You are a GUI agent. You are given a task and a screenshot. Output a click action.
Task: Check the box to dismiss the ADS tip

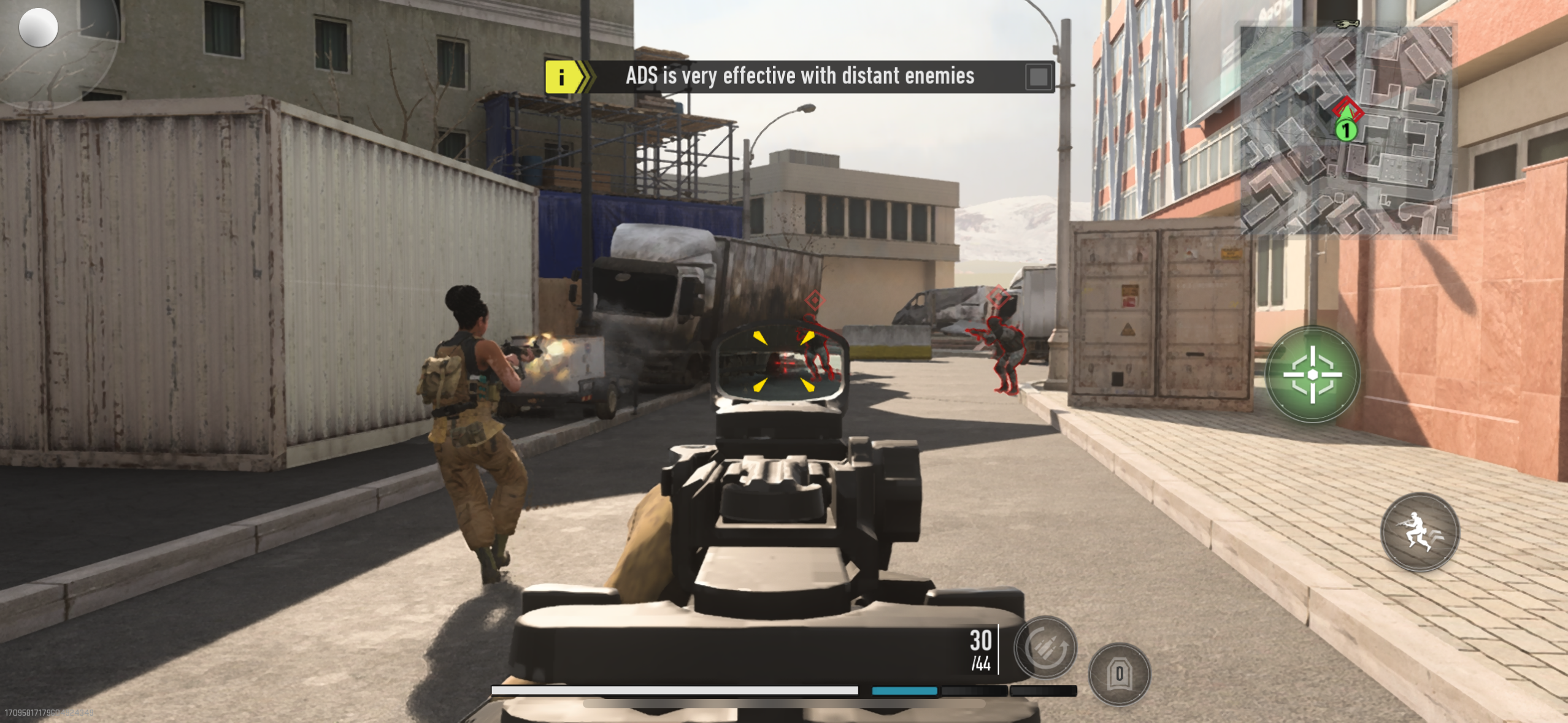click(1039, 76)
